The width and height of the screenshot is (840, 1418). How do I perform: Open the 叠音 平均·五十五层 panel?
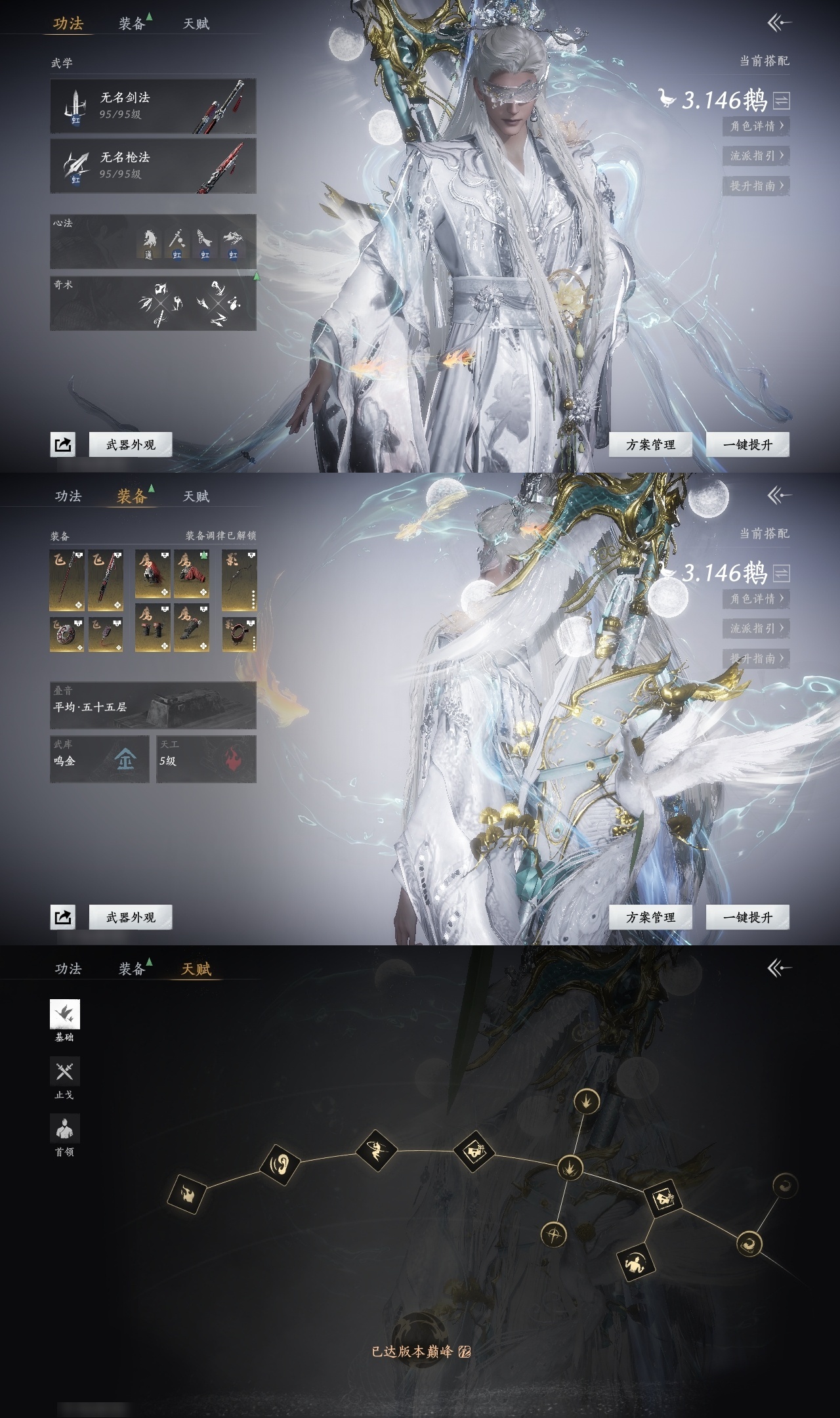[x=153, y=706]
